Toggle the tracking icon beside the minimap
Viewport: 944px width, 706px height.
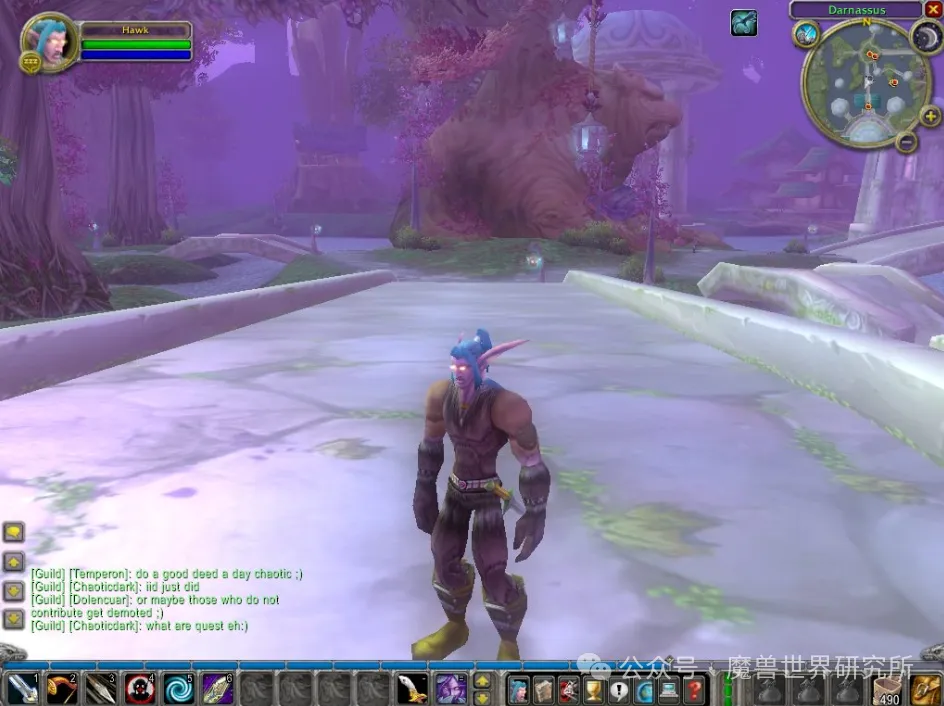tap(807, 34)
